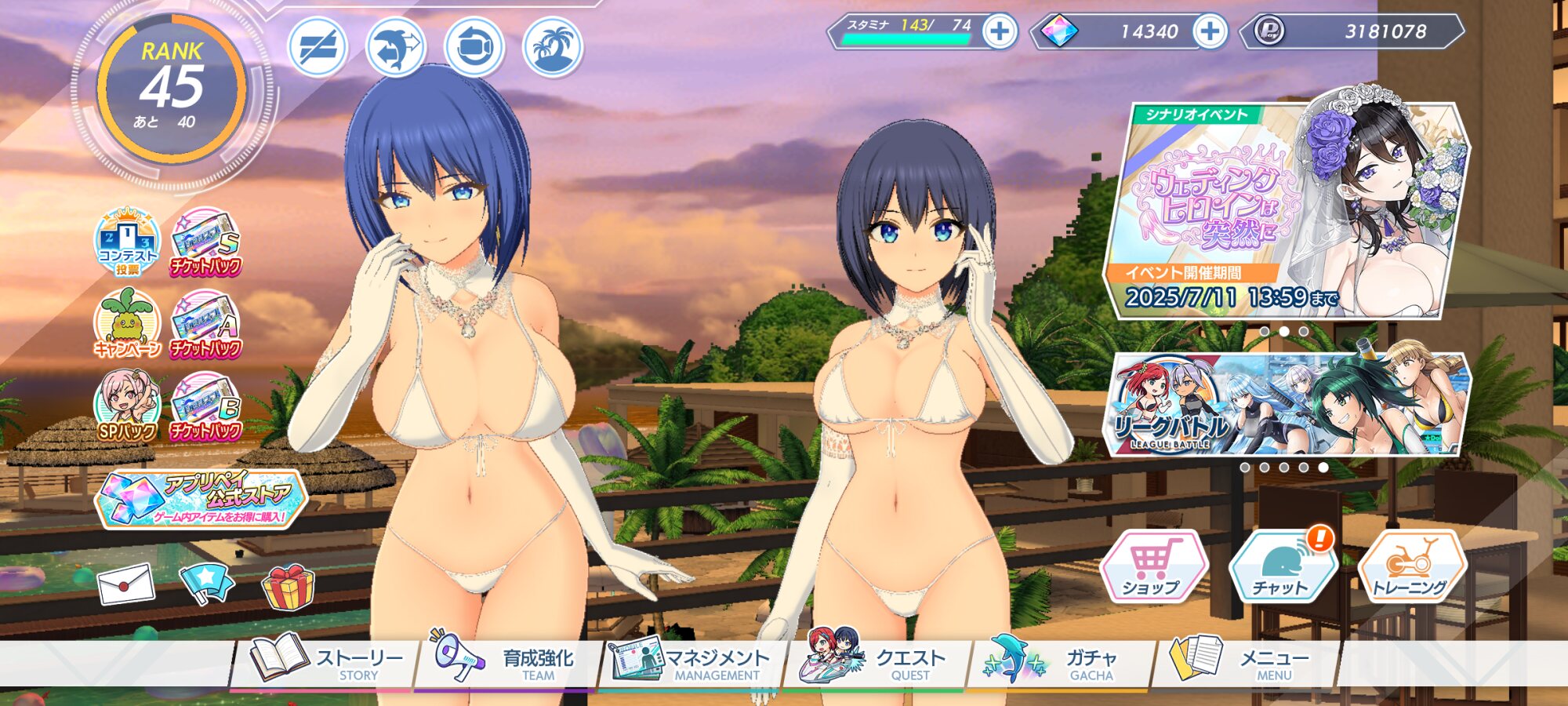Open the コンテスト contest voting icon
This screenshot has width=1568, height=706.
126,242
